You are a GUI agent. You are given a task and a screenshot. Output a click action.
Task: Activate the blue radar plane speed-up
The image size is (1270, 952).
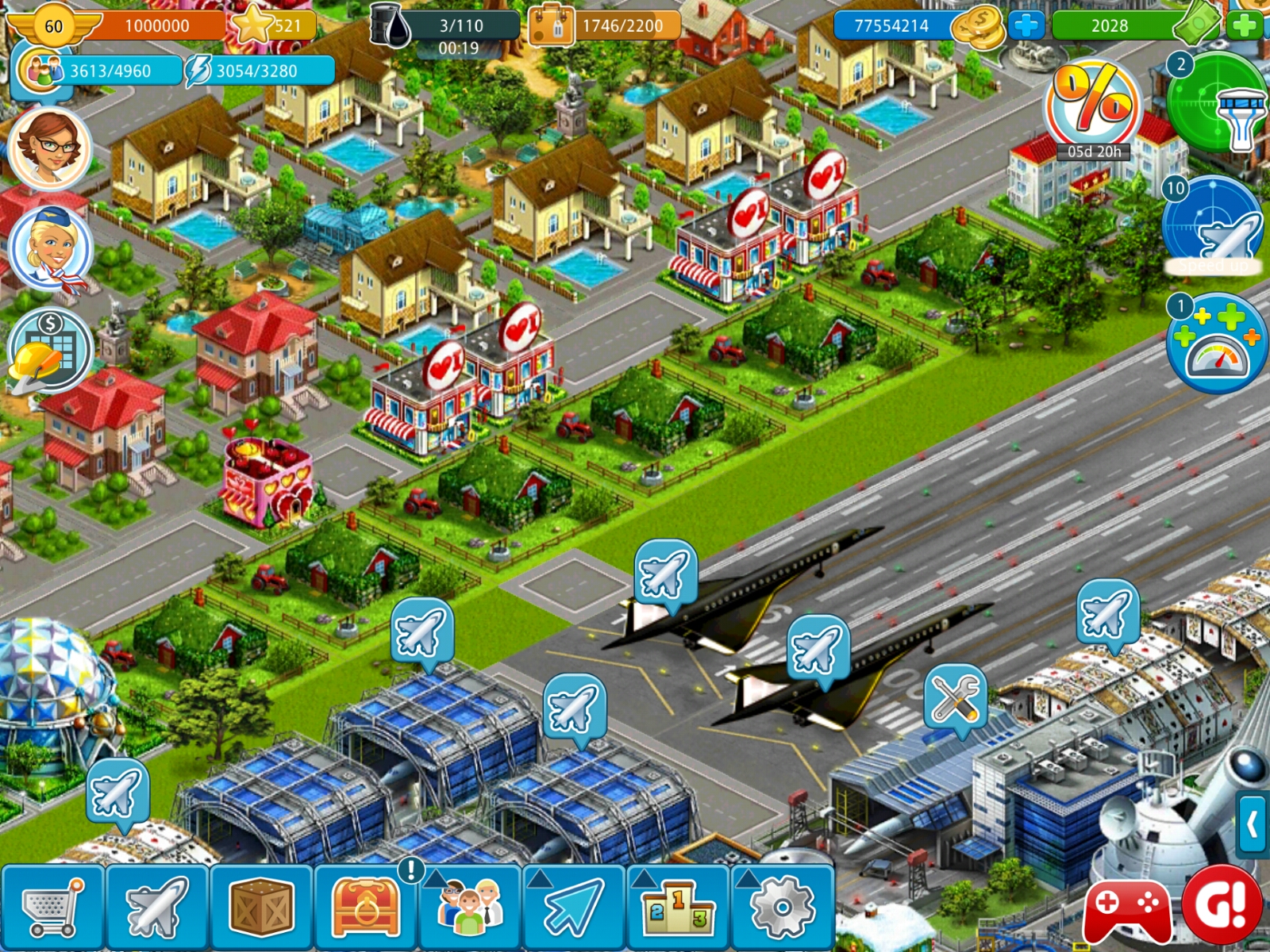pos(1212,228)
